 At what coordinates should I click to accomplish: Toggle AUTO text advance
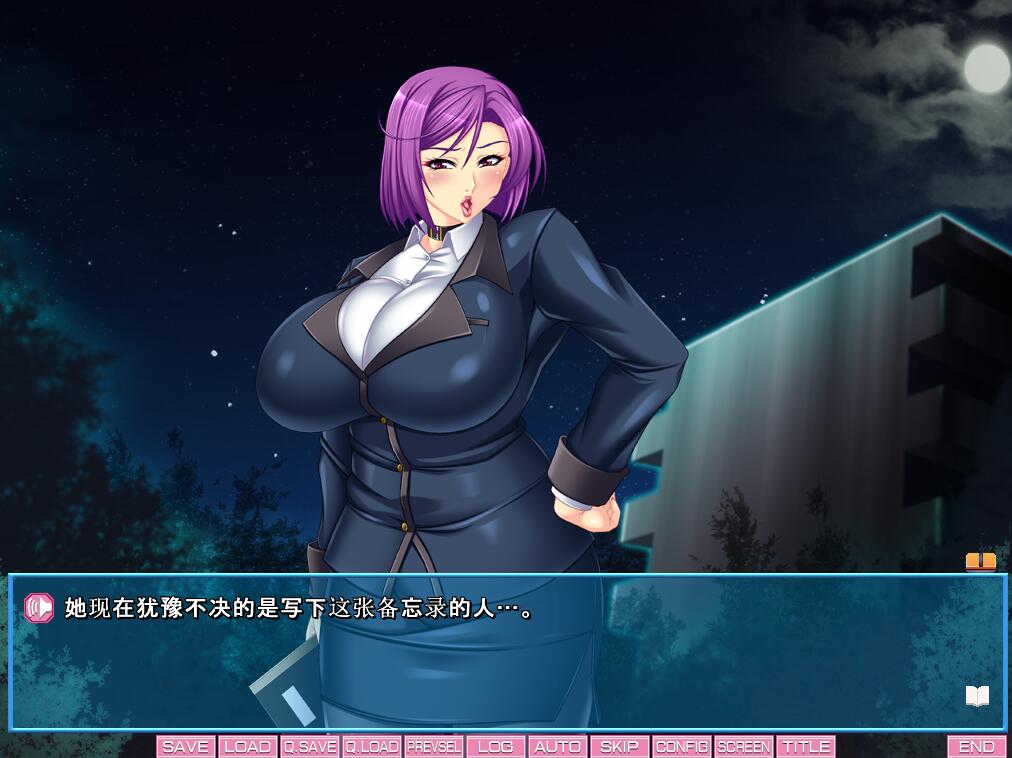click(x=558, y=747)
